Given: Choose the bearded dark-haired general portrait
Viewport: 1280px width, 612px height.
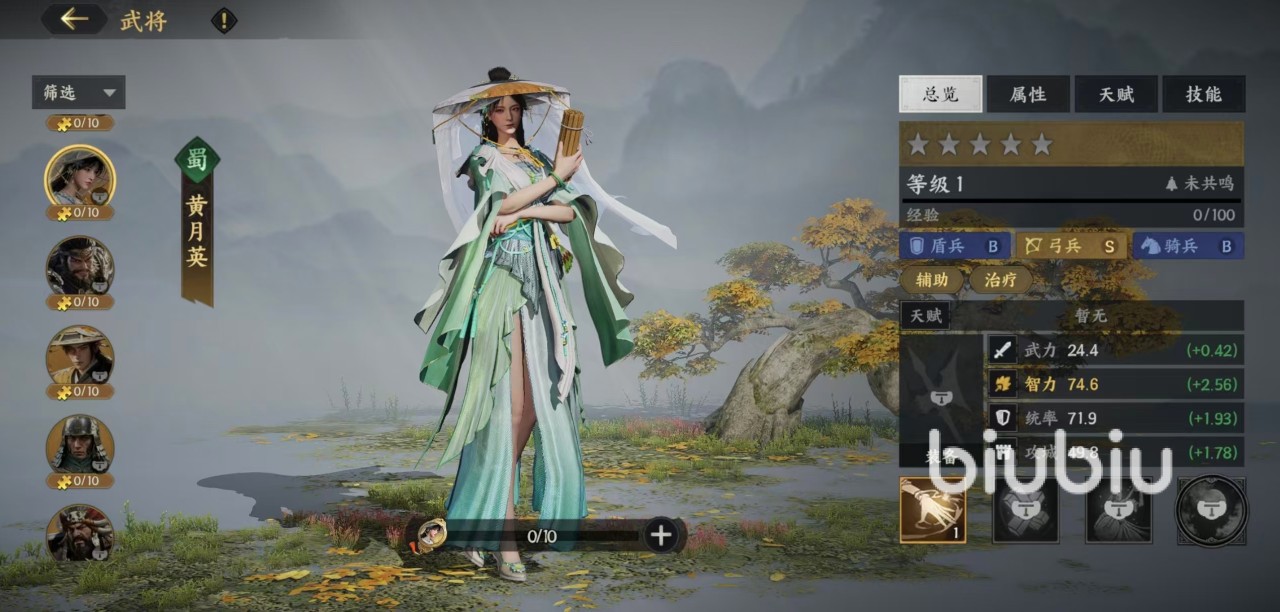Looking at the screenshot, I should (x=80, y=266).
